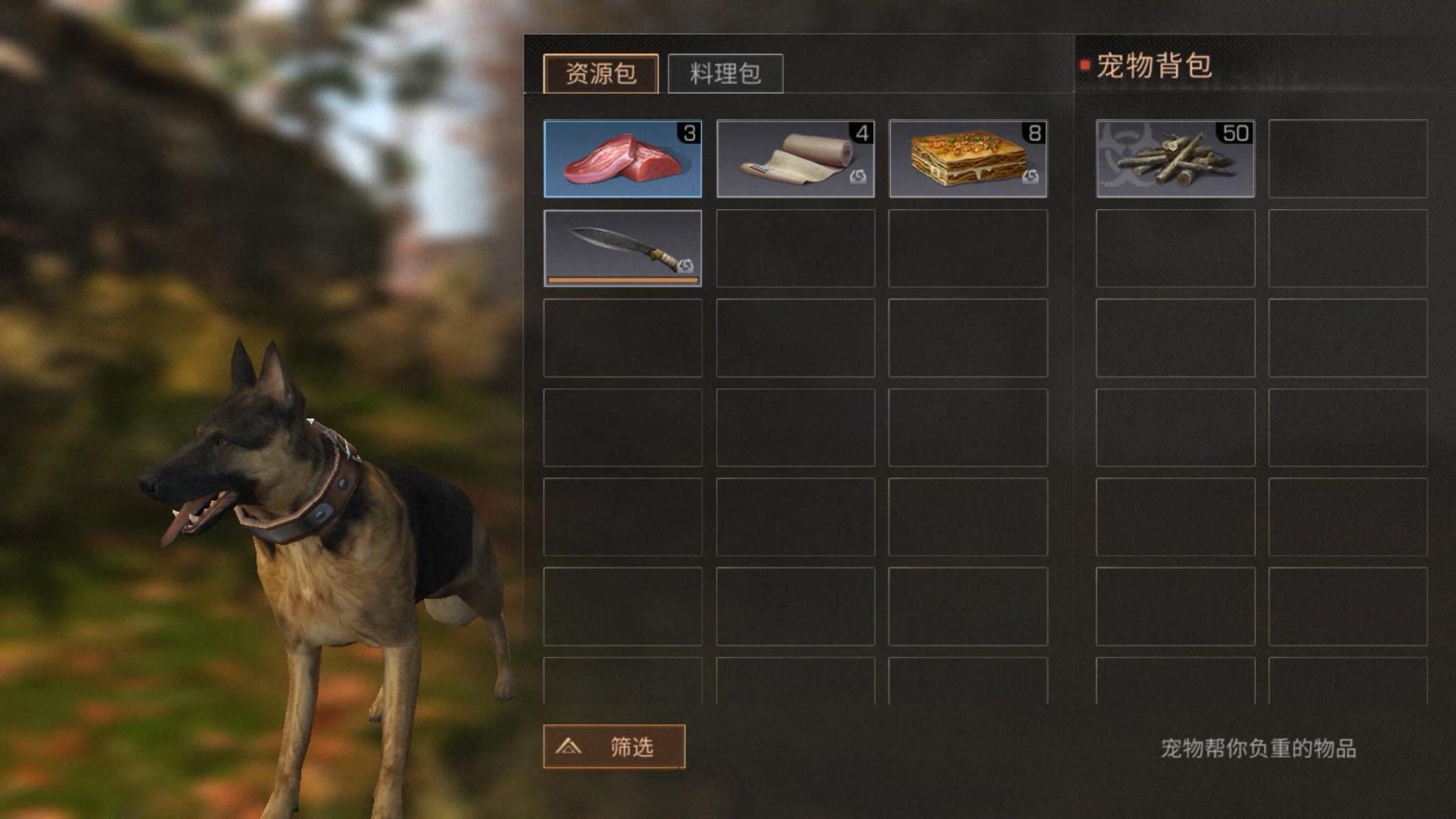Choose the bandage roll item
This screenshot has width=1456, height=819.
click(x=795, y=158)
